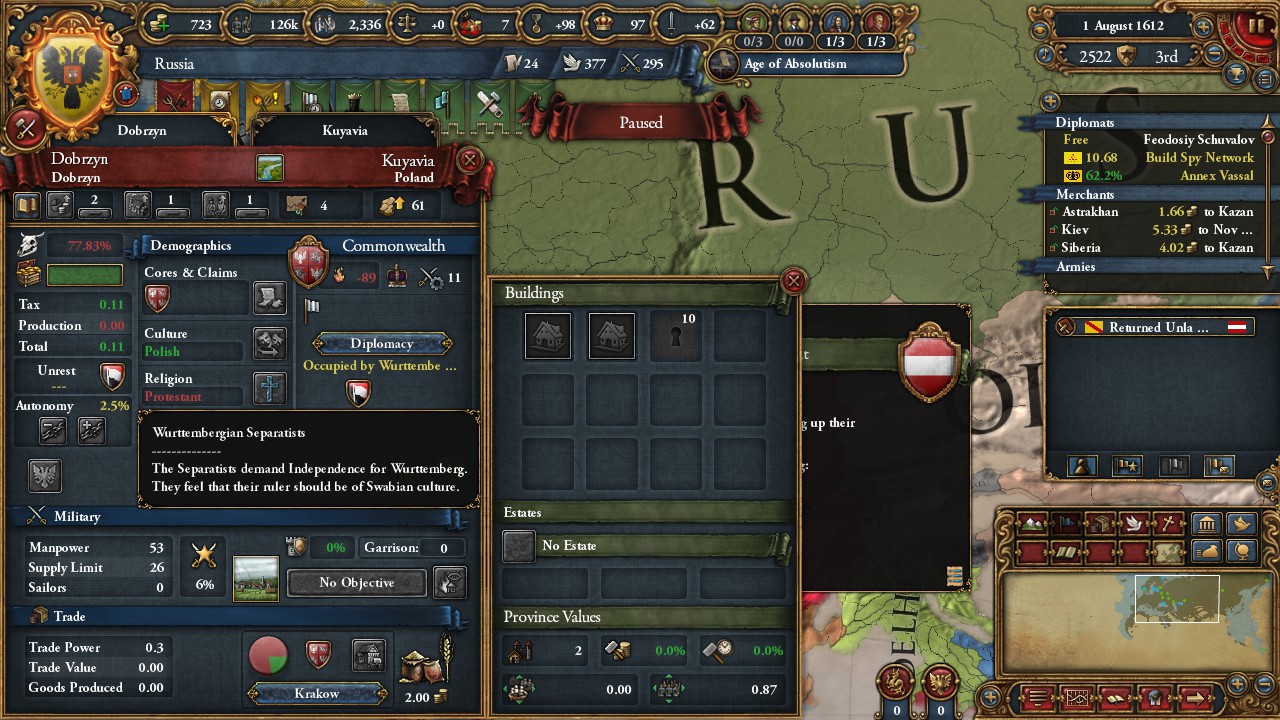The width and height of the screenshot is (1280, 720).
Task: Click the golden next arrow in the minimap bar
Action: coord(1196,697)
